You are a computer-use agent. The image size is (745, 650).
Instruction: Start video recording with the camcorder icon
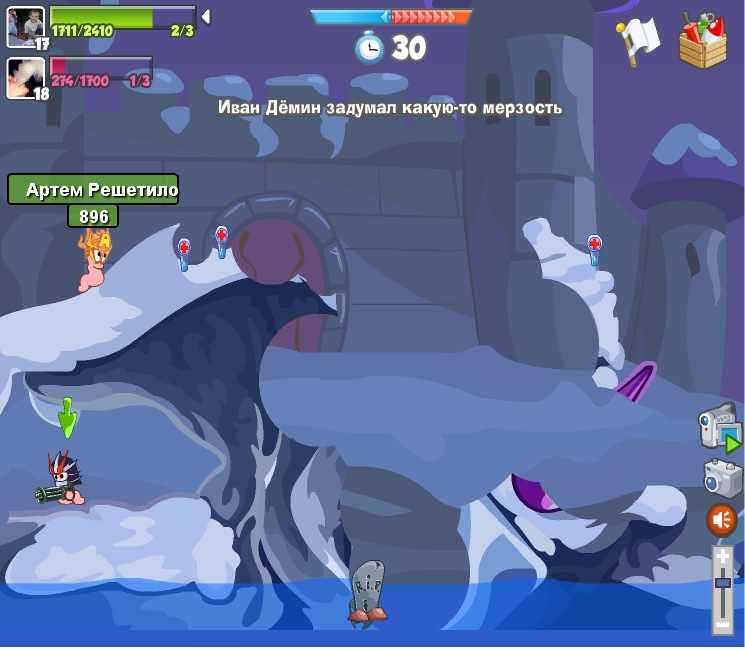(719, 427)
